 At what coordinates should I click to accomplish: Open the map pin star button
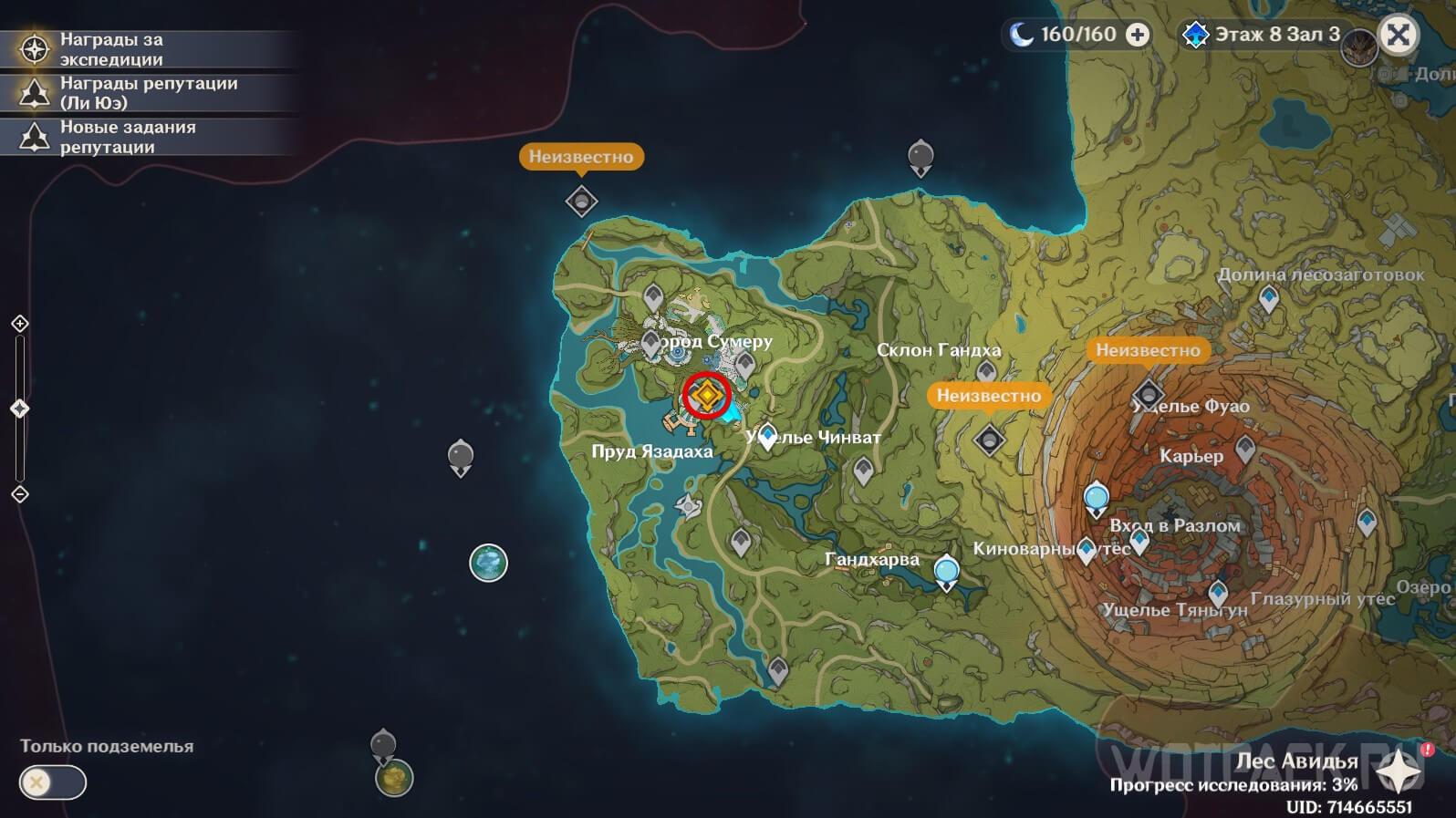(x=1398, y=773)
